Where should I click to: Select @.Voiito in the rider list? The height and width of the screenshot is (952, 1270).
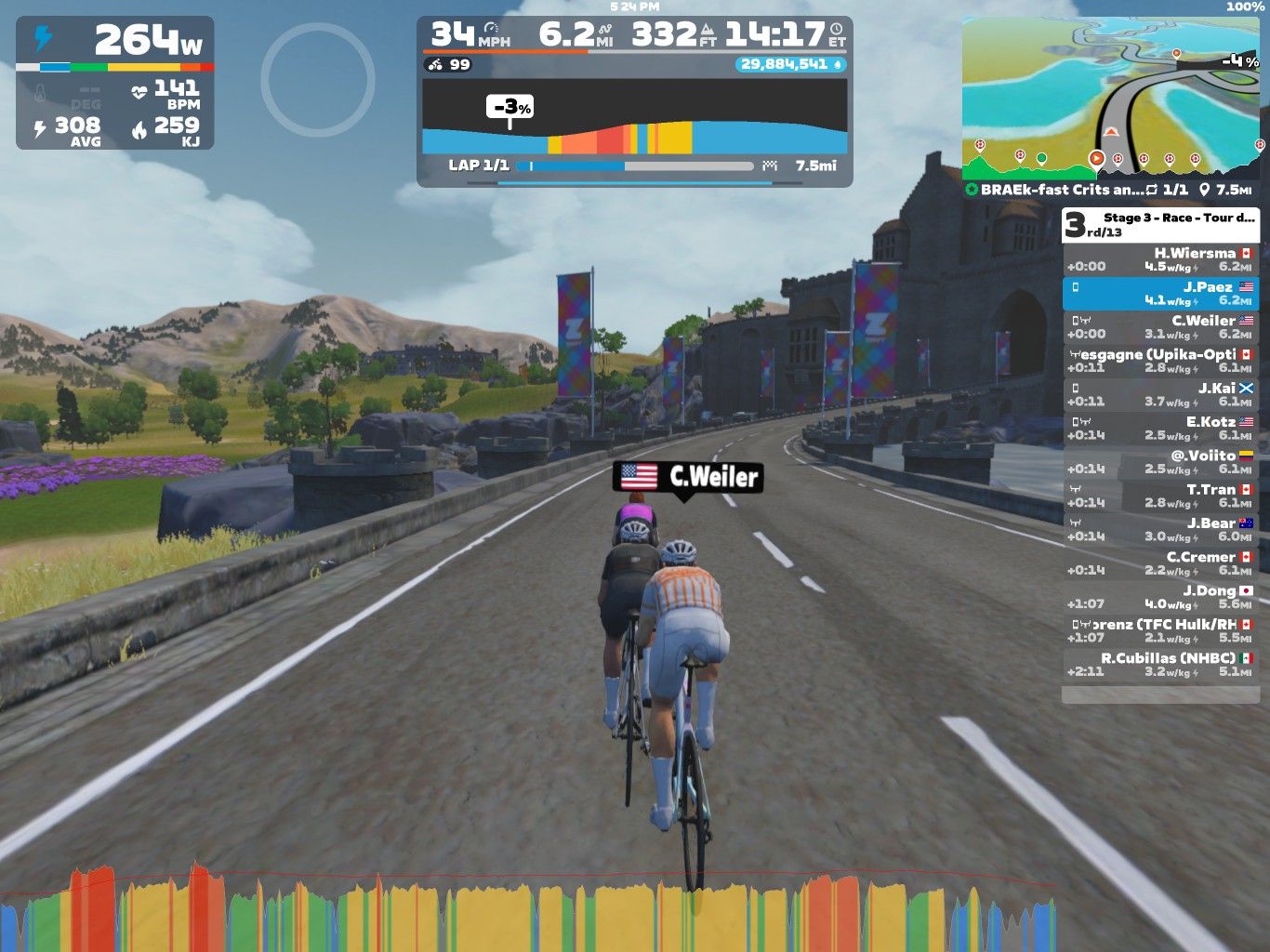point(1160,462)
